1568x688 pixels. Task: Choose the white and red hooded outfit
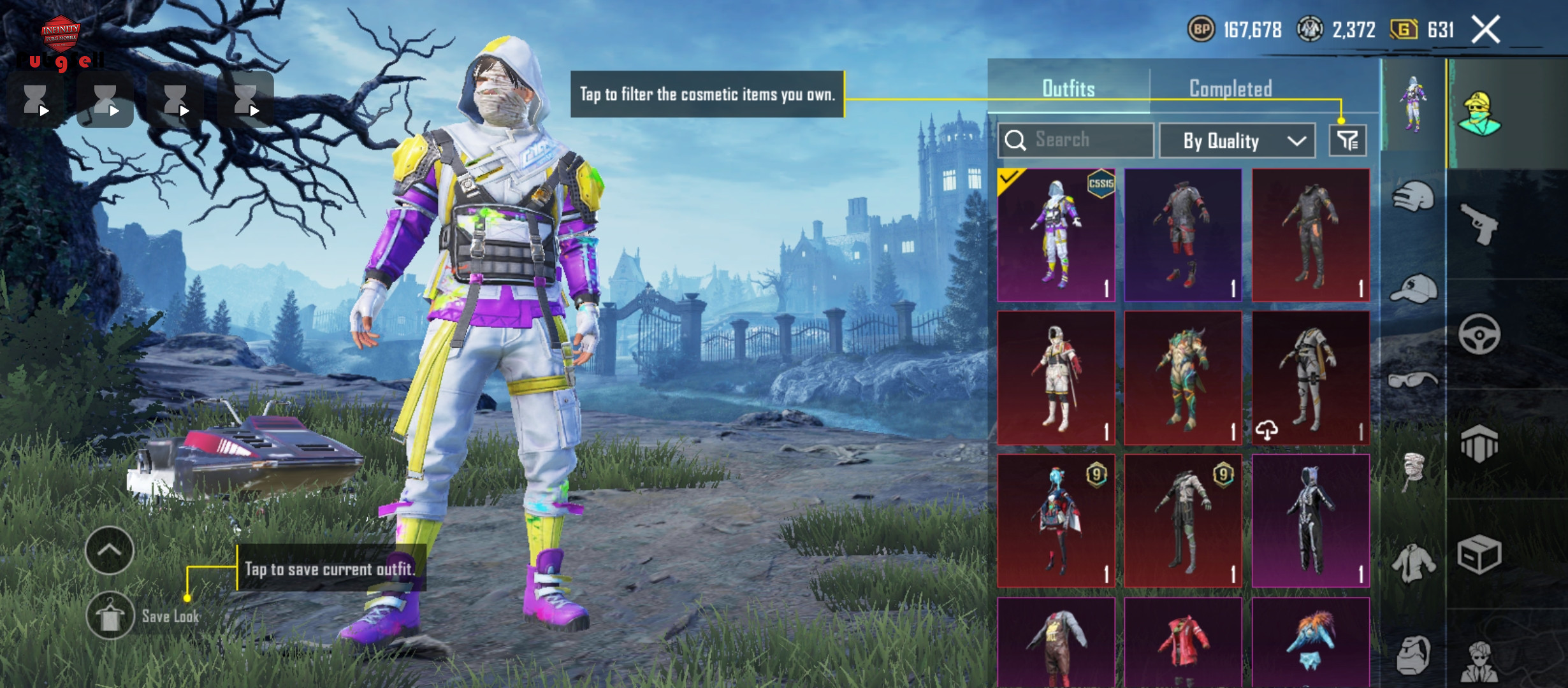pos(1056,378)
